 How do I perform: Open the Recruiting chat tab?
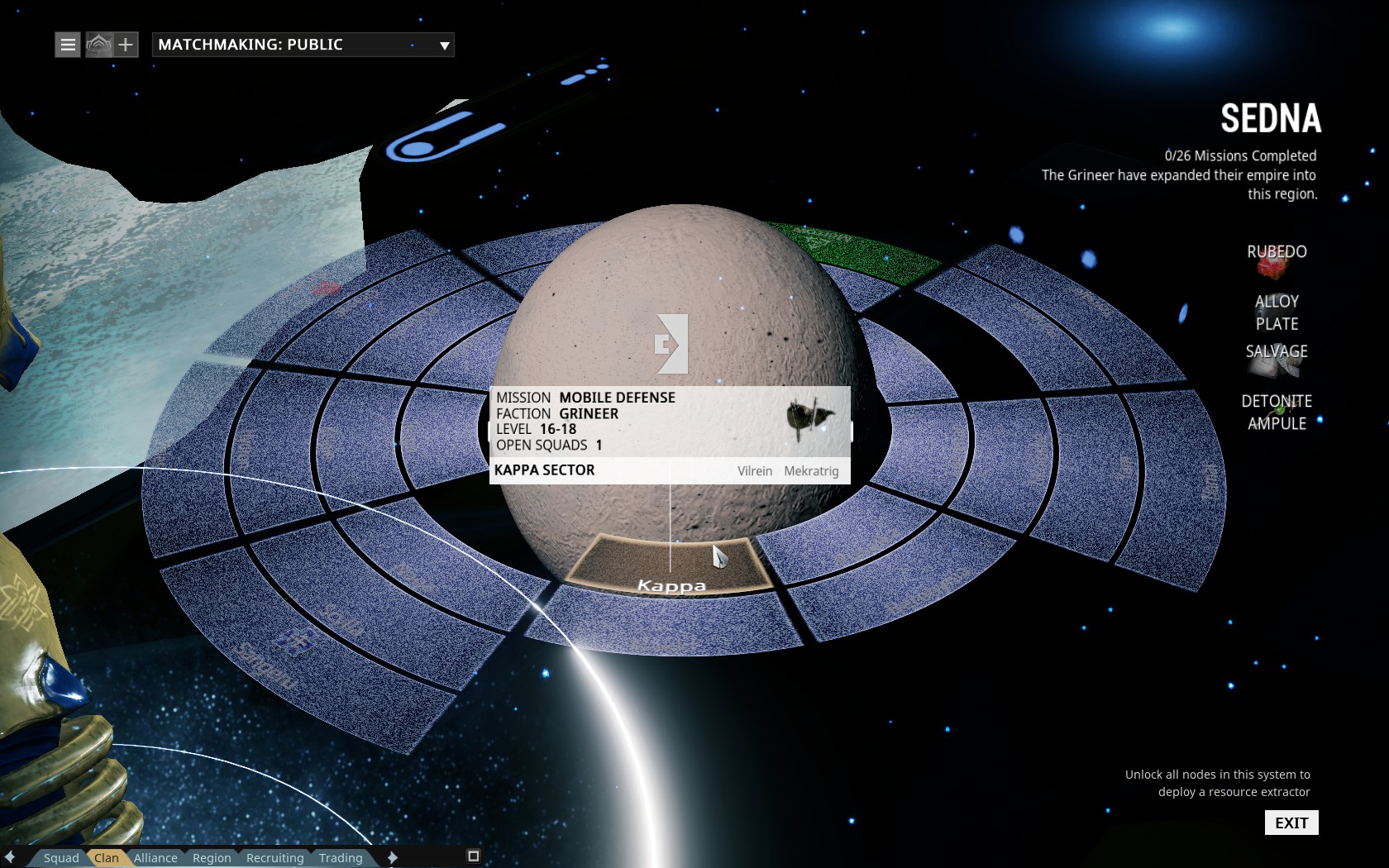pyautogui.click(x=274, y=858)
